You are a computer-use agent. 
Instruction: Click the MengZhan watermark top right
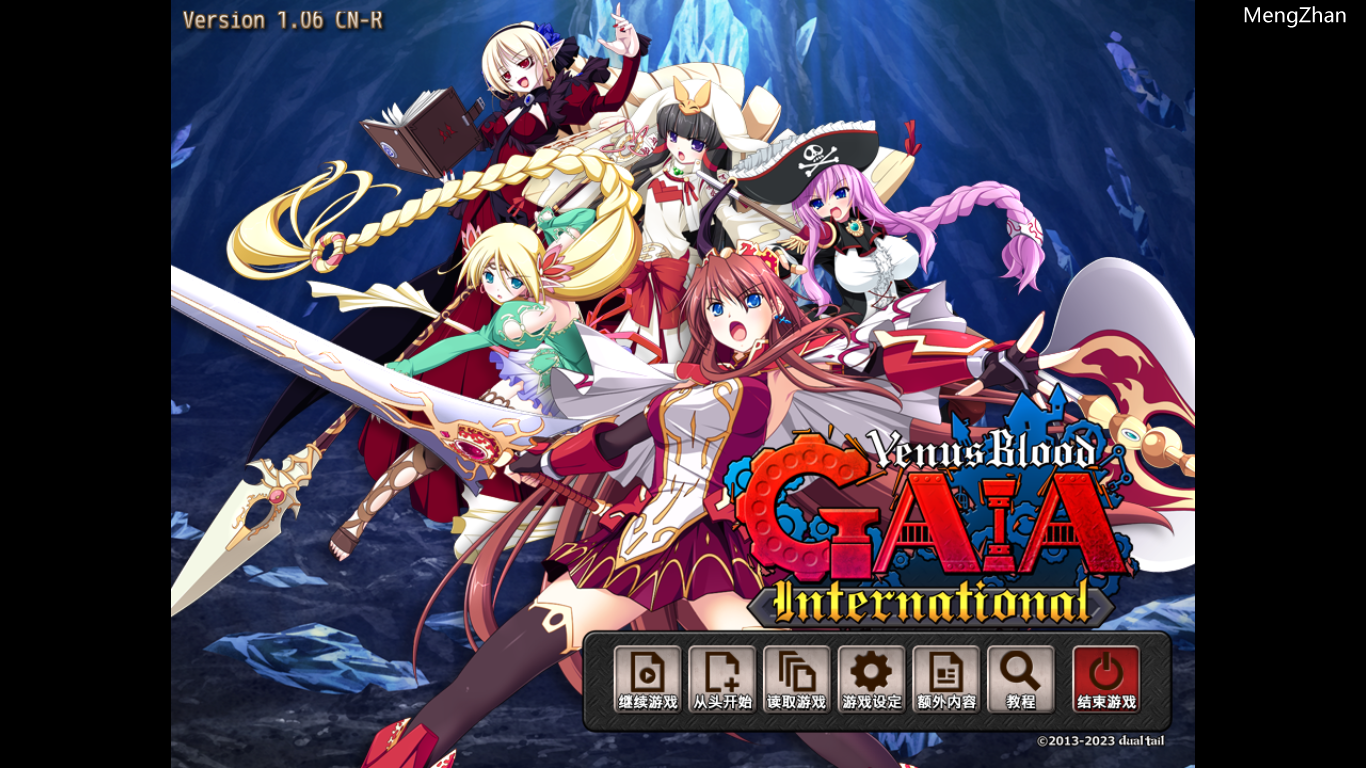coord(1294,14)
